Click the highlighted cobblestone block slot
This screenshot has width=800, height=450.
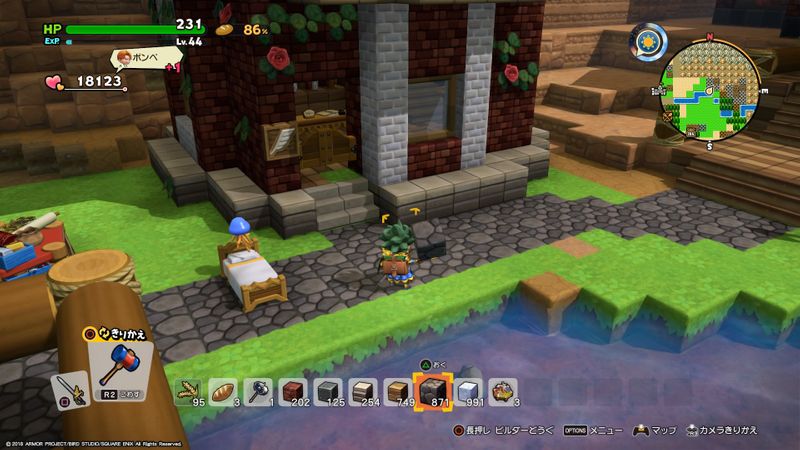[433, 390]
